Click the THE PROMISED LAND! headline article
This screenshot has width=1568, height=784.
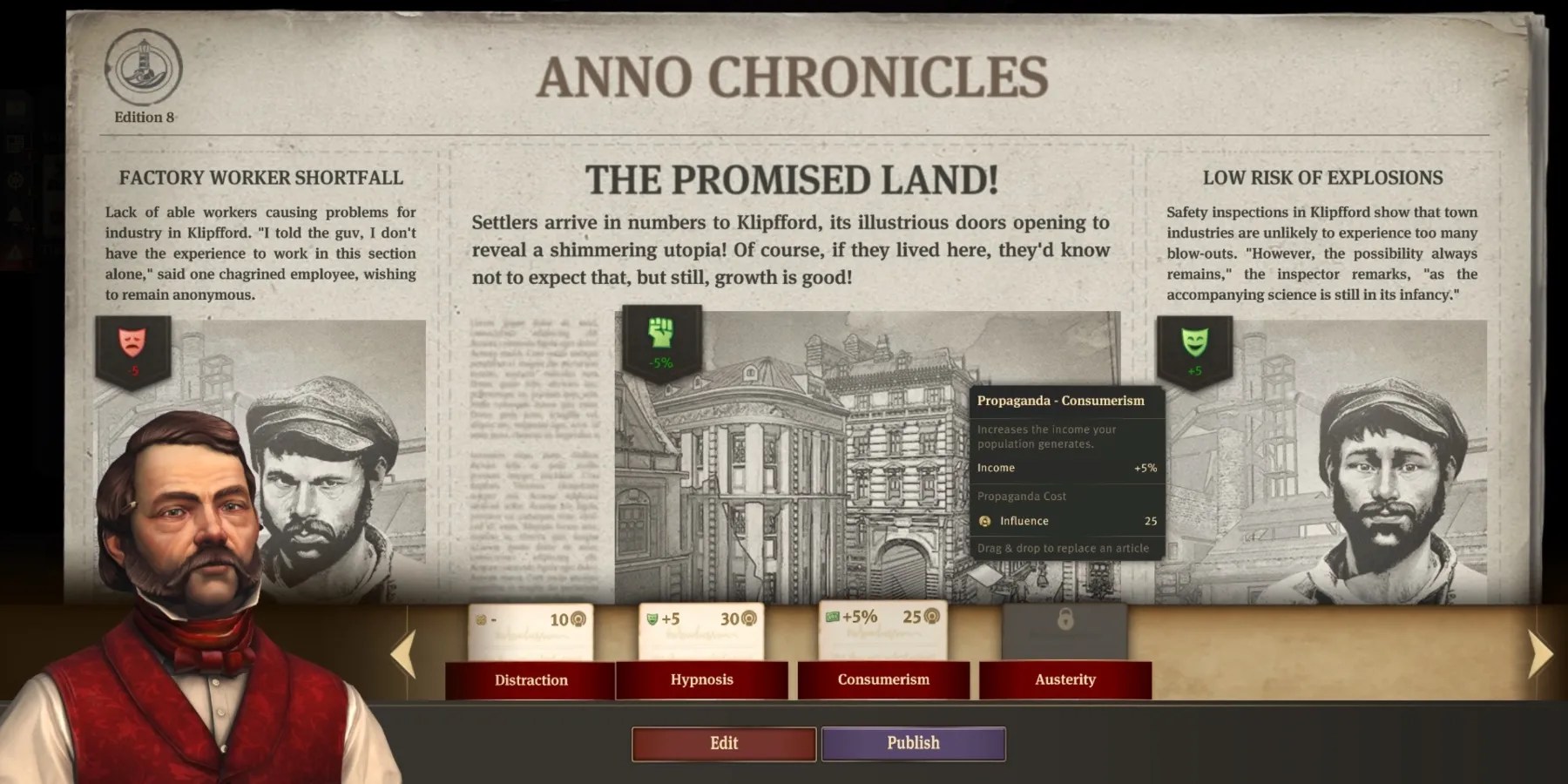pyautogui.click(x=791, y=183)
